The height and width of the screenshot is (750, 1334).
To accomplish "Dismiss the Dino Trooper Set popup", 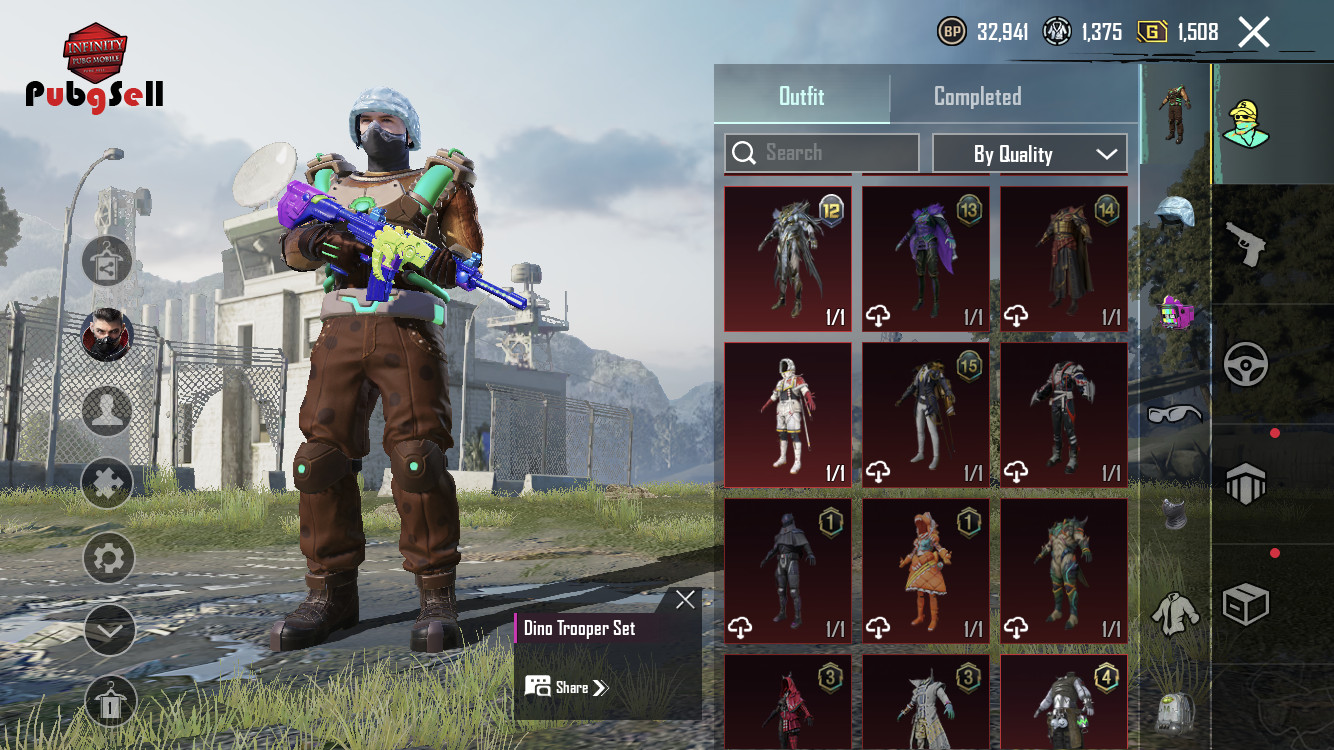I will point(685,600).
